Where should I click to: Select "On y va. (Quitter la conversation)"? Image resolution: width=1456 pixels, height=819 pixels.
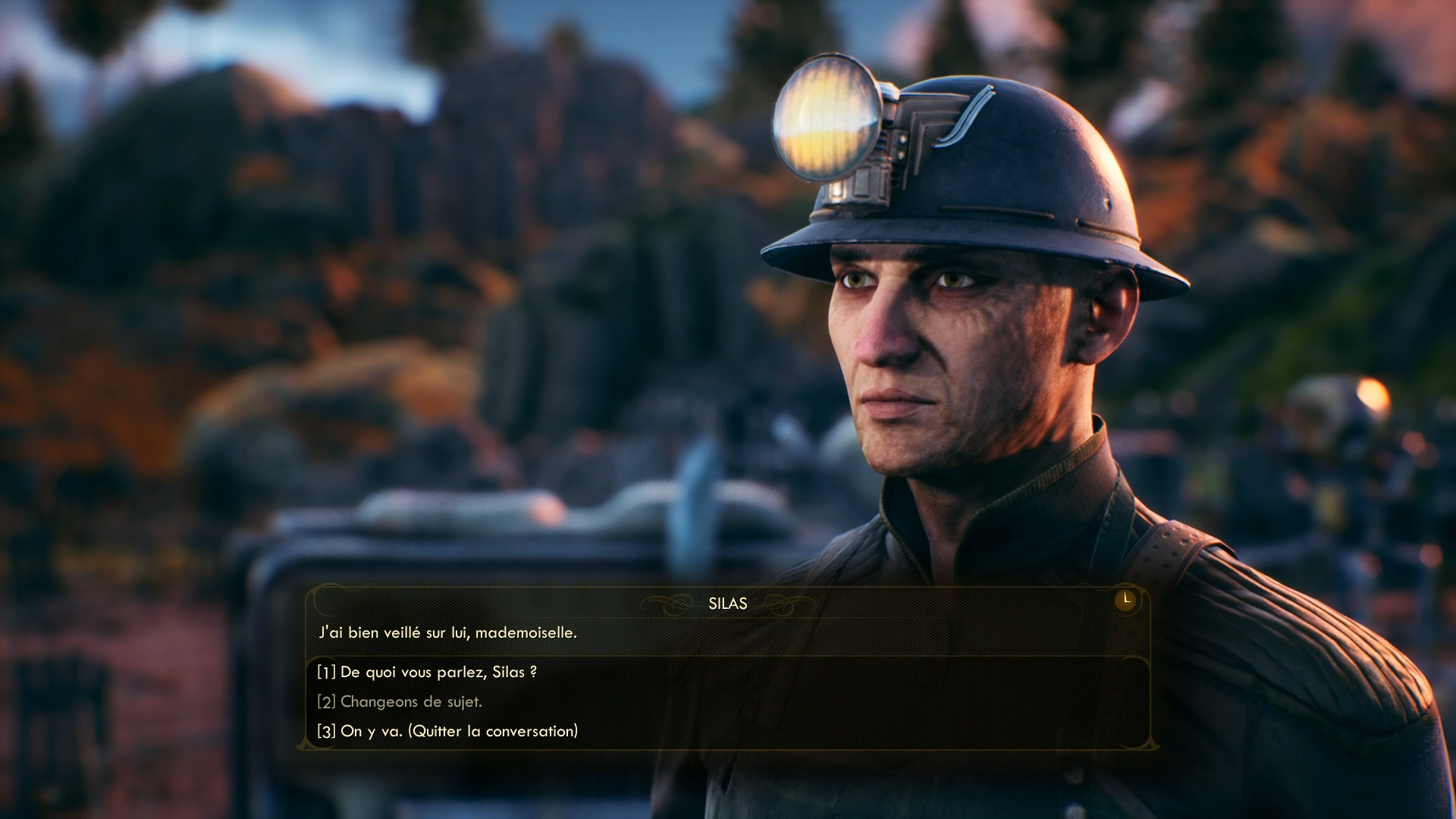(x=447, y=732)
